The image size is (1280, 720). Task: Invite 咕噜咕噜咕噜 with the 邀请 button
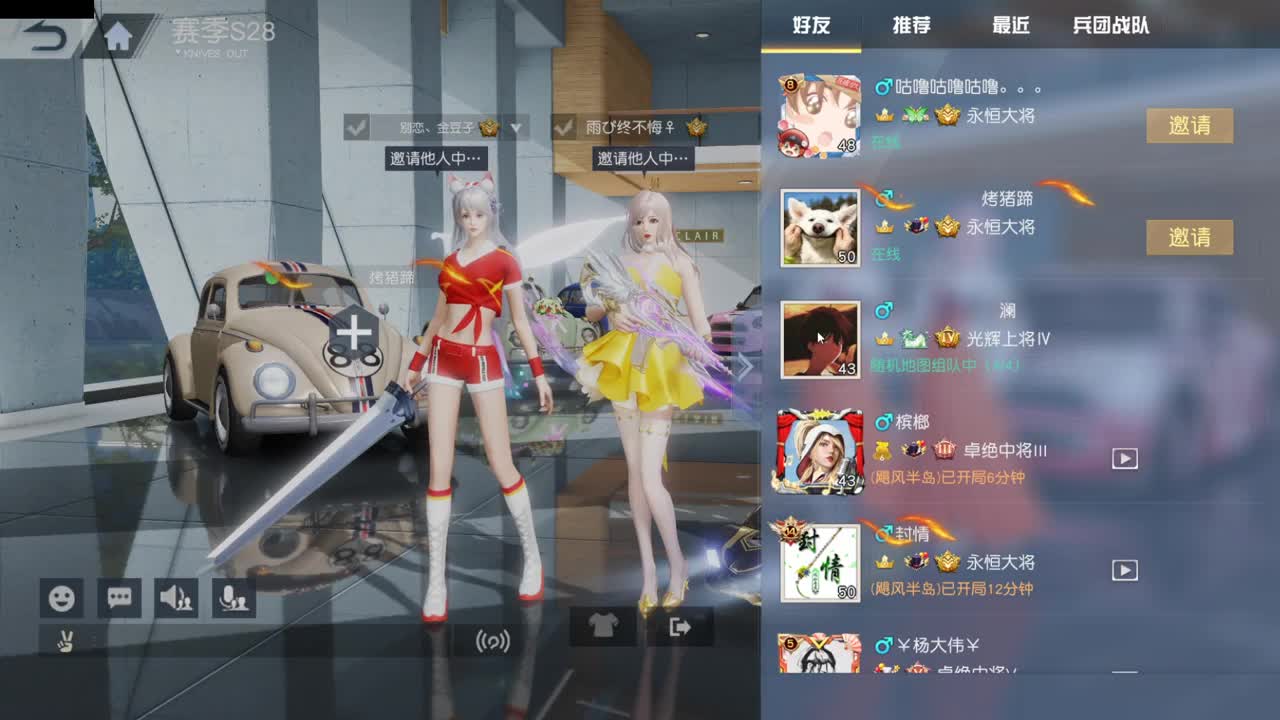(1189, 126)
